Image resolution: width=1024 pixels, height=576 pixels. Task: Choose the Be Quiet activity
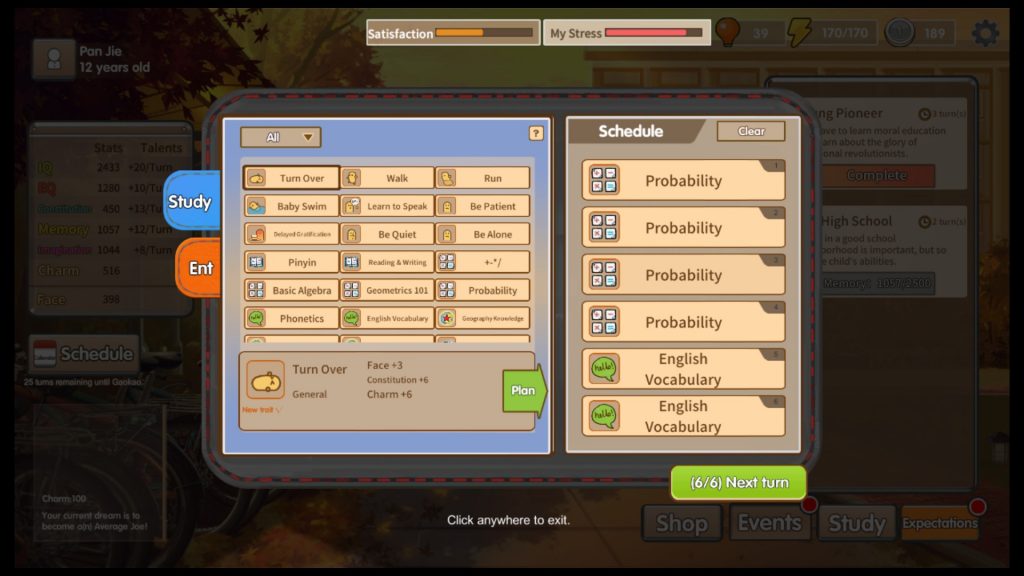tap(387, 234)
